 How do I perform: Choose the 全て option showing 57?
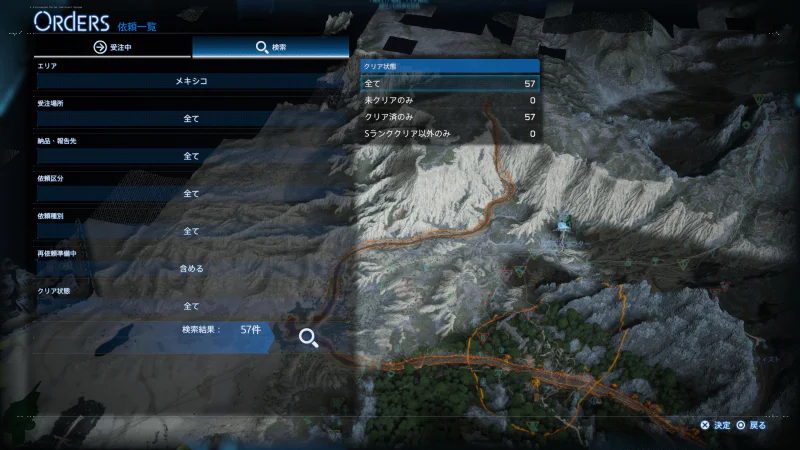pyautogui.click(x=450, y=84)
